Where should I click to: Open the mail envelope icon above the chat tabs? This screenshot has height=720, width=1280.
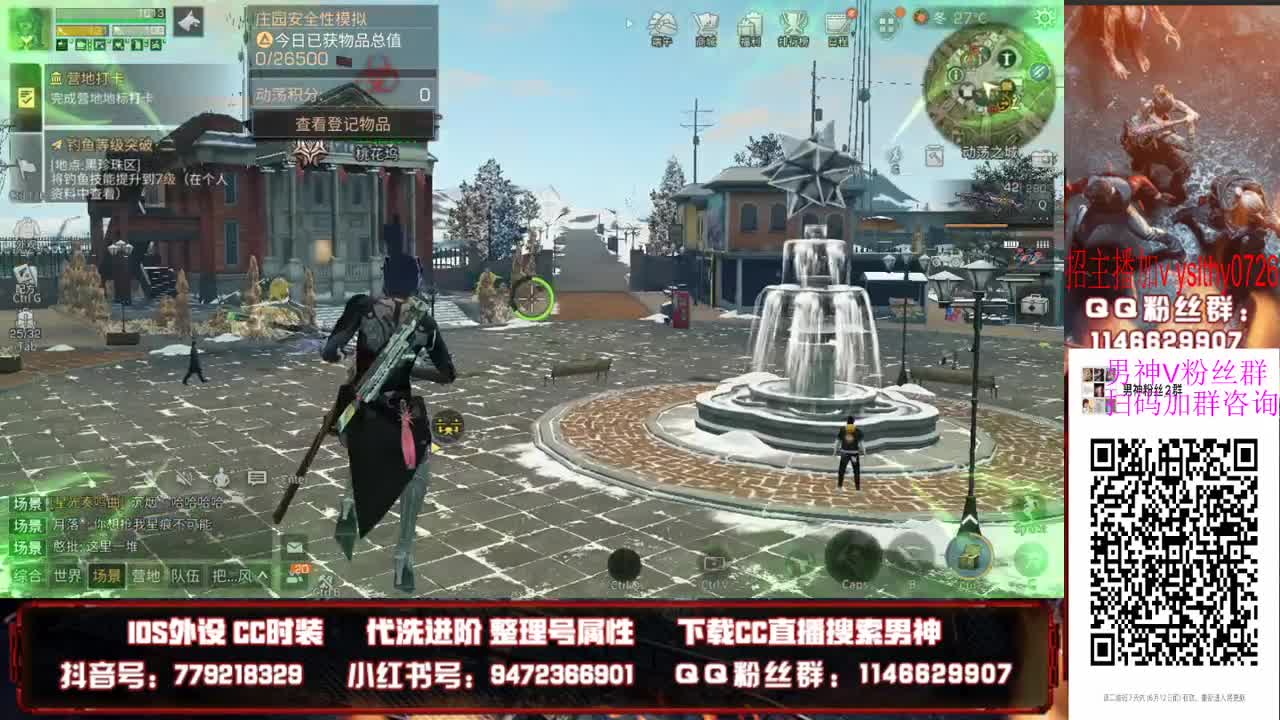[294, 548]
